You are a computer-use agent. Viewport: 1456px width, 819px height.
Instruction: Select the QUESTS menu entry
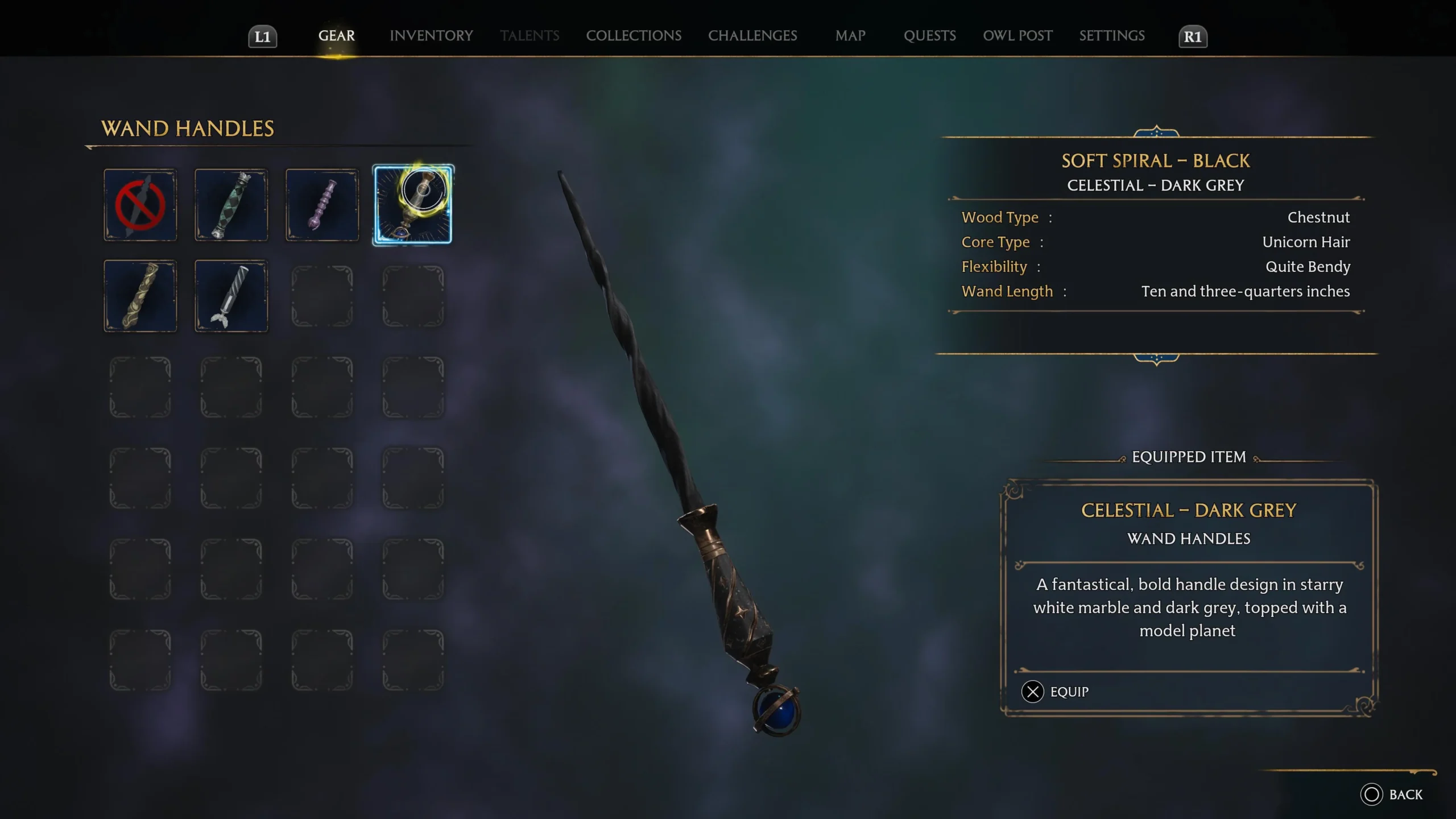coord(930,35)
